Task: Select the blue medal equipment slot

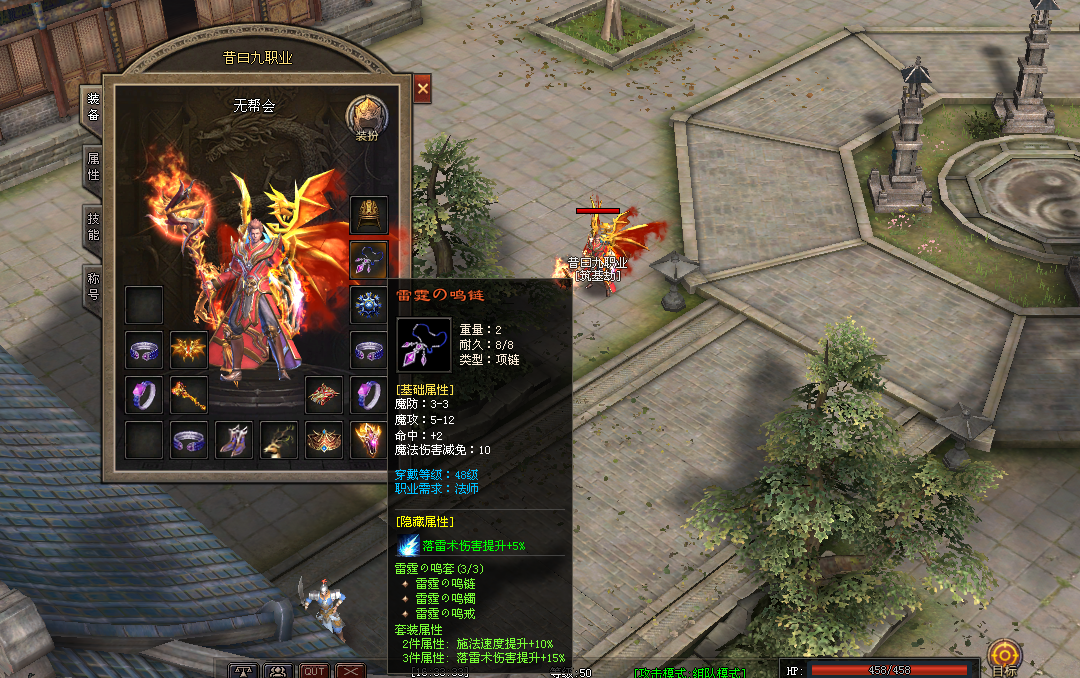Action: tap(369, 305)
